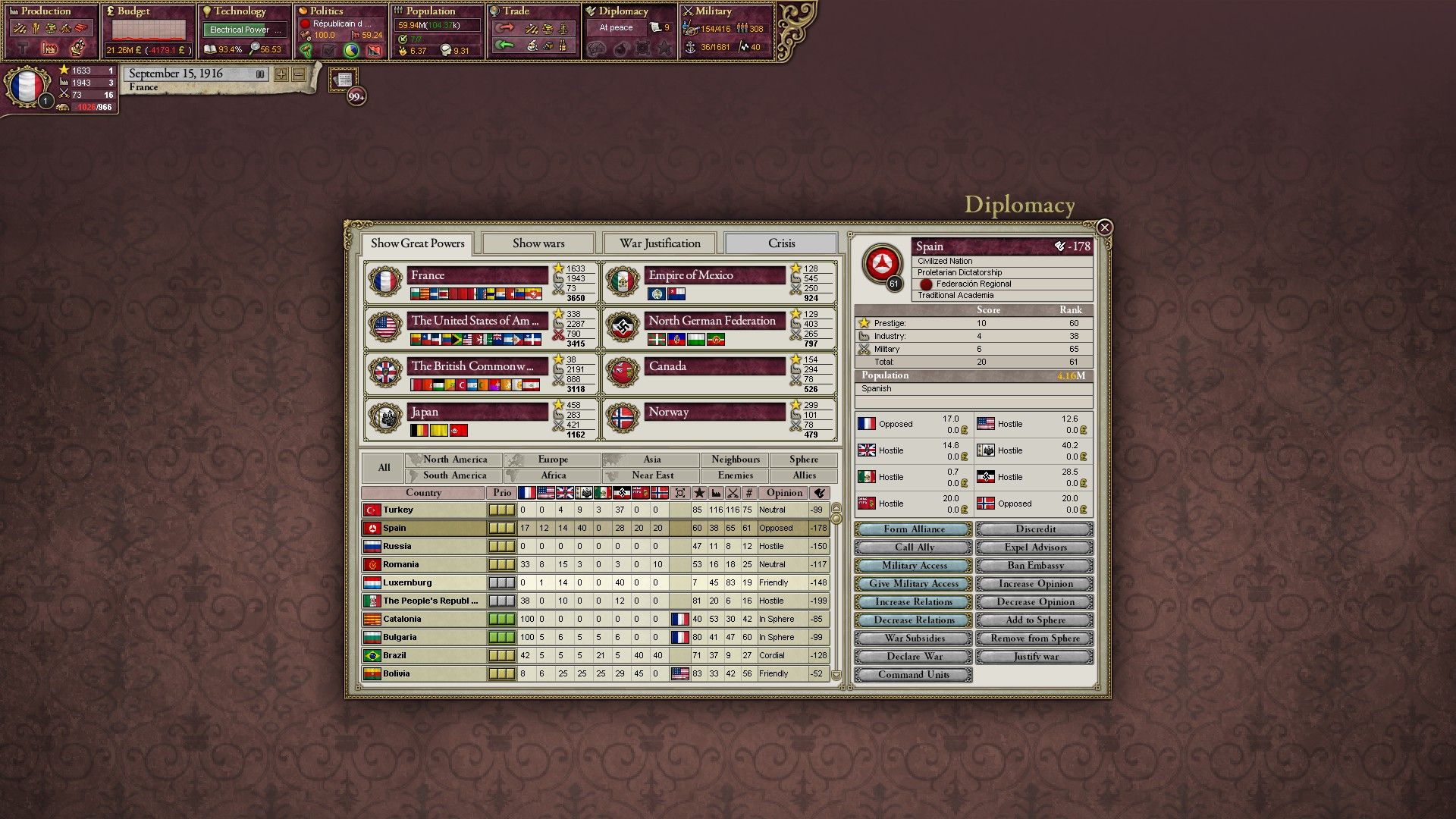Screen dimensions: 1456x819
Task: Open the Trade screen
Action: click(516, 11)
